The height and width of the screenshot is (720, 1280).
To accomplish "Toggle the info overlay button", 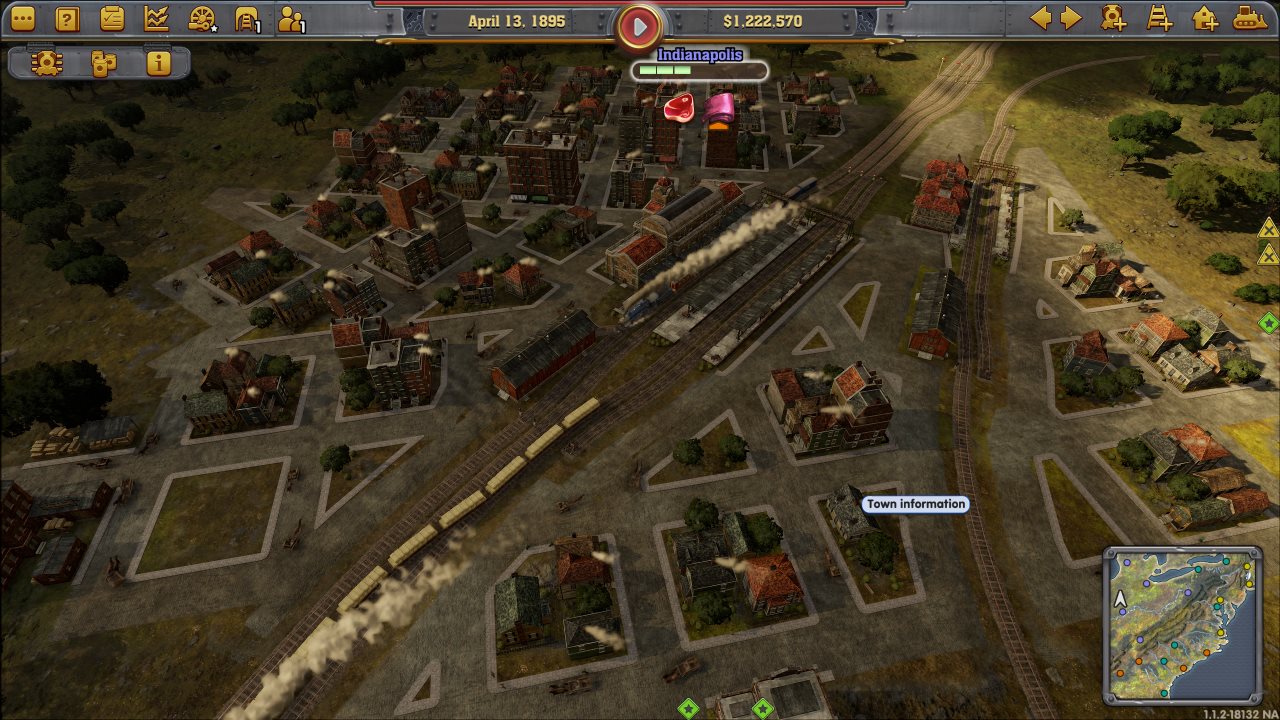I will click(x=158, y=63).
